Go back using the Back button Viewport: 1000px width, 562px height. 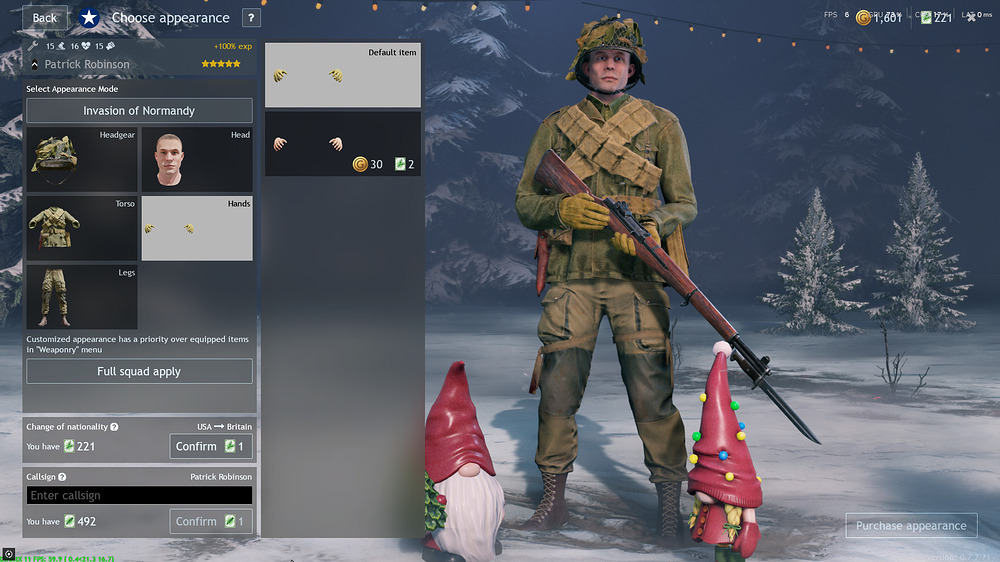click(x=45, y=18)
